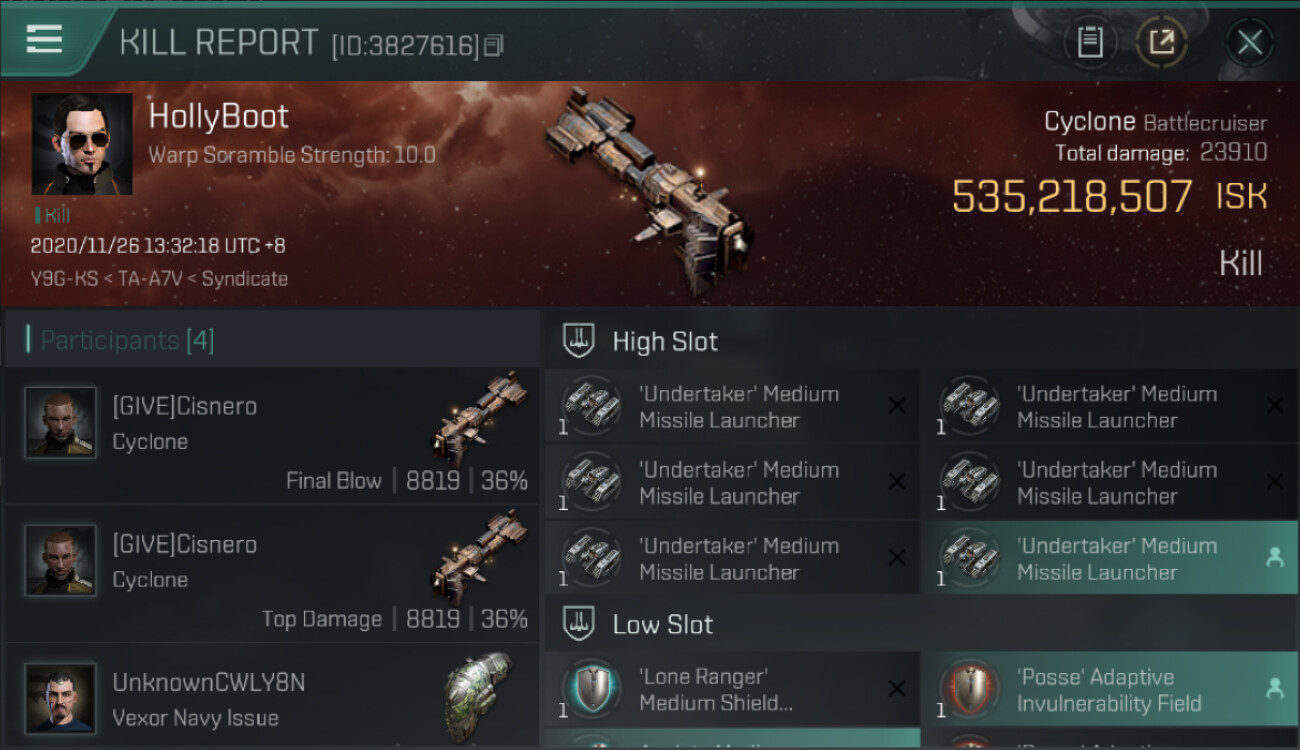
Task: Choose the 'Posse' Adaptive Invulnerability Field
Action: tap(1110, 689)
